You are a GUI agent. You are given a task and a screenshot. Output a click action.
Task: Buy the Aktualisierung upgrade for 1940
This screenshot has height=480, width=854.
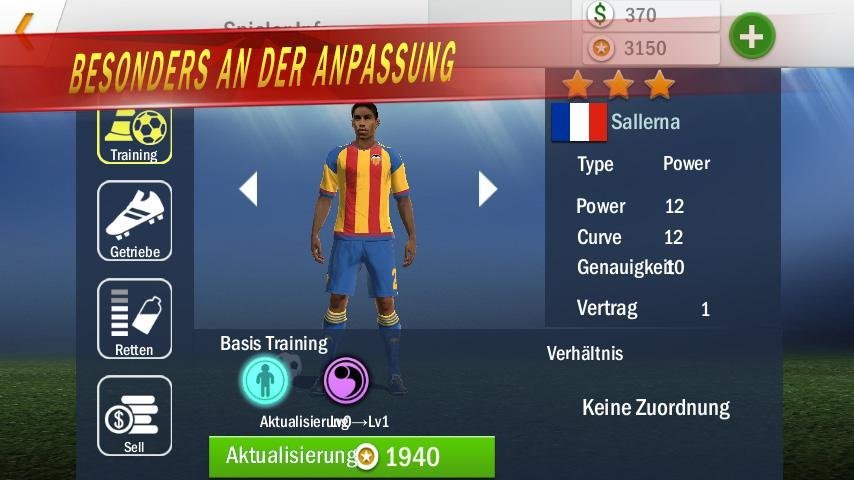(351, 457)
